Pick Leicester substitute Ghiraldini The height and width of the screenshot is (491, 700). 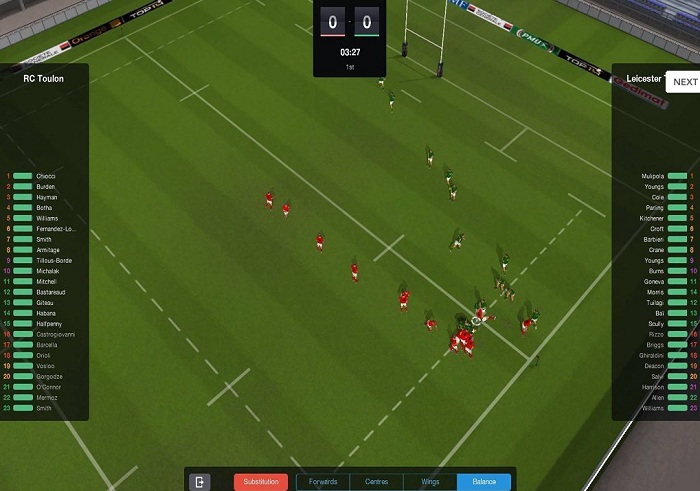coord(651,355)
